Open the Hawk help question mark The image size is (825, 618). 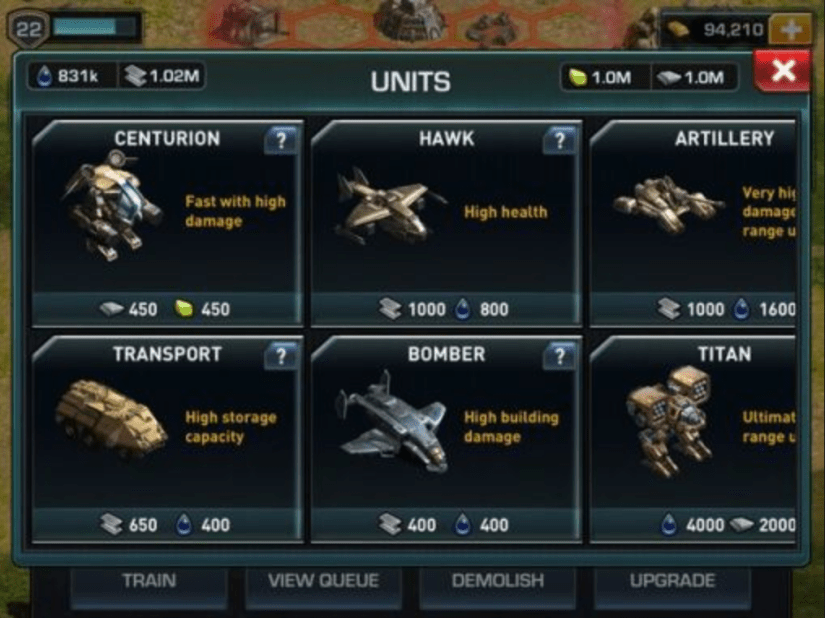(559, 141)
